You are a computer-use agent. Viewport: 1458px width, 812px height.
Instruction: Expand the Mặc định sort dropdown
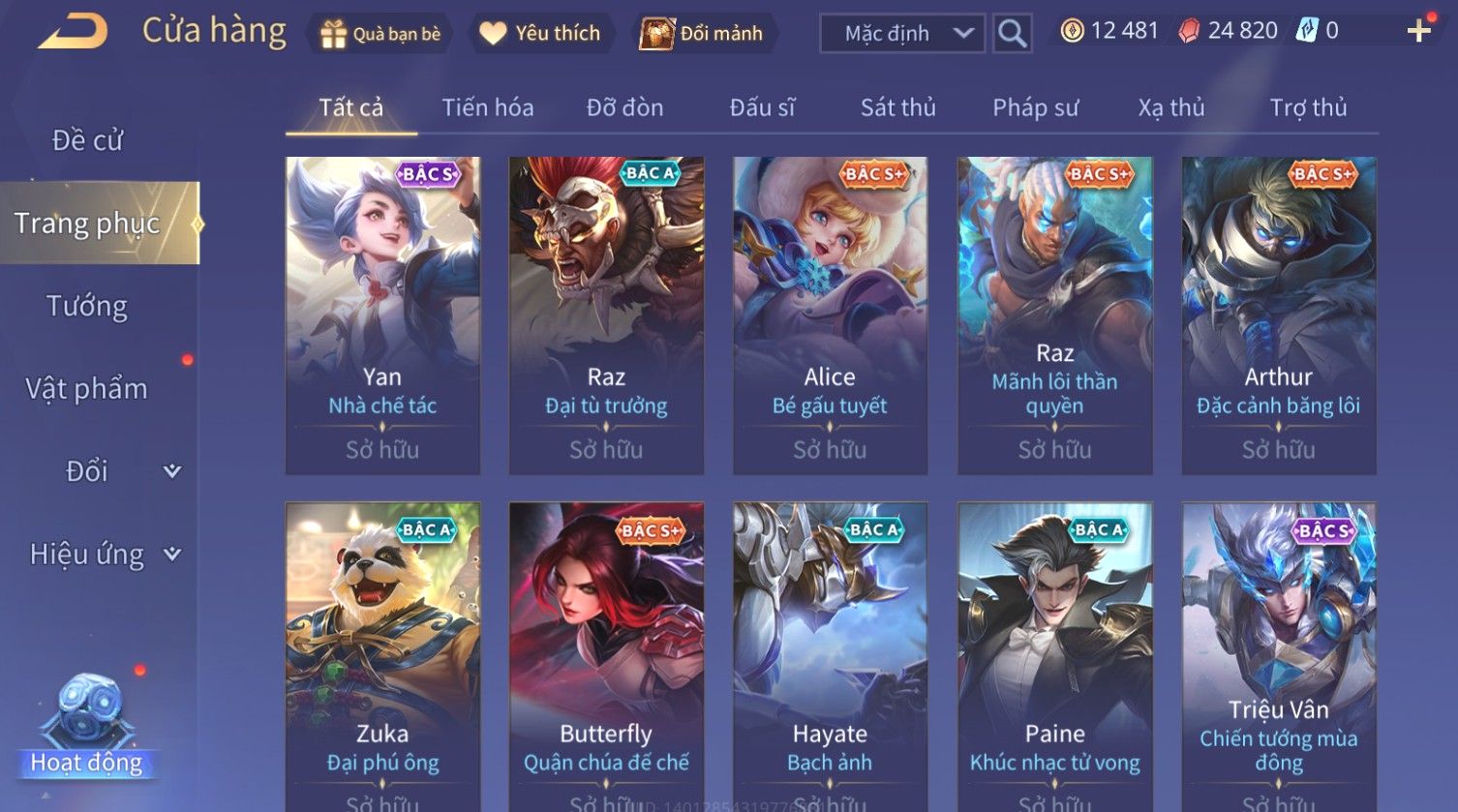point(902,34)
